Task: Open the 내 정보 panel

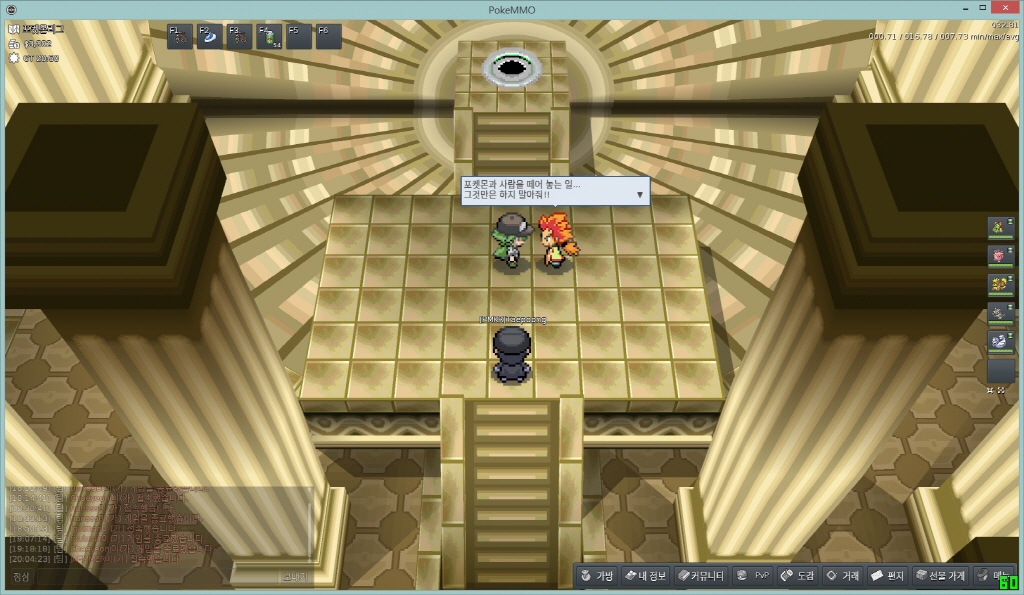Action: (x=645, y=576)
